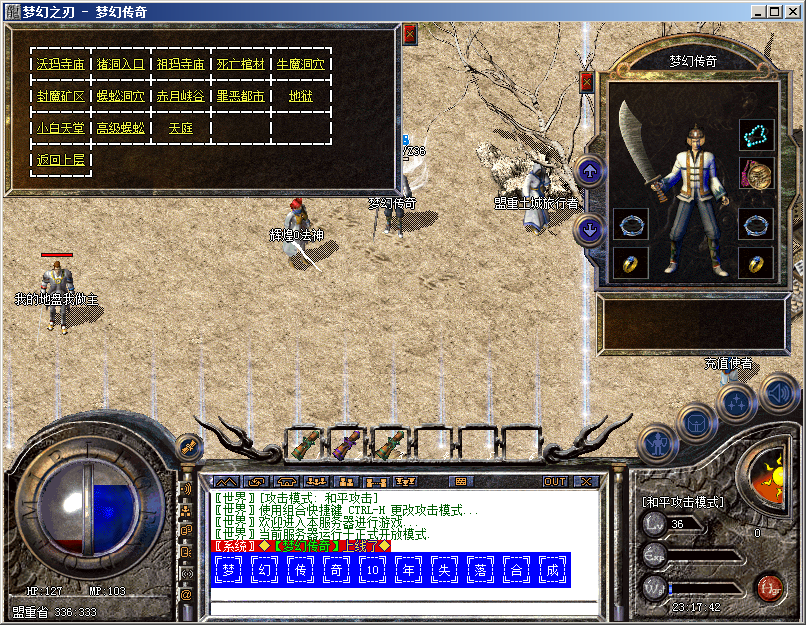Viewport: 806px width, 625px height.
Task: Click the speaker icon round button
Action: (777, 393)
